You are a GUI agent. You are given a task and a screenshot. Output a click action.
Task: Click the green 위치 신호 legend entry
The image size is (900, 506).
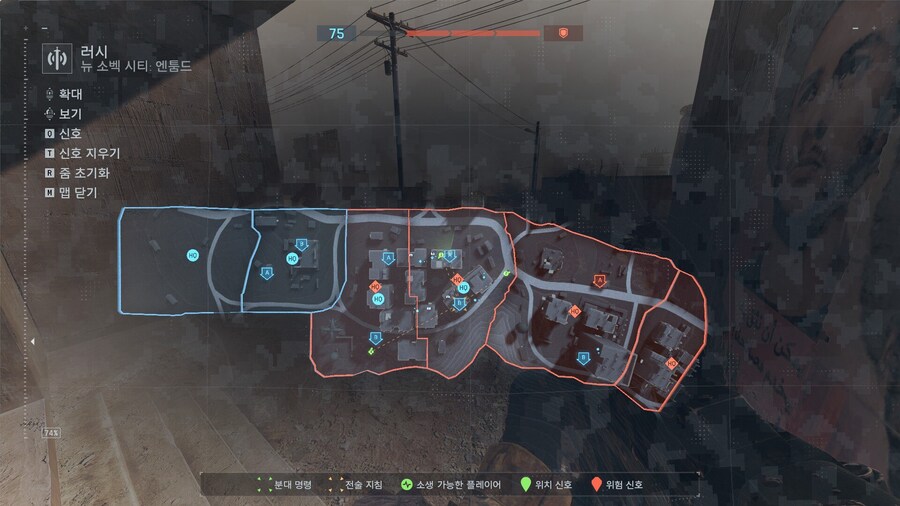(546, 485)
